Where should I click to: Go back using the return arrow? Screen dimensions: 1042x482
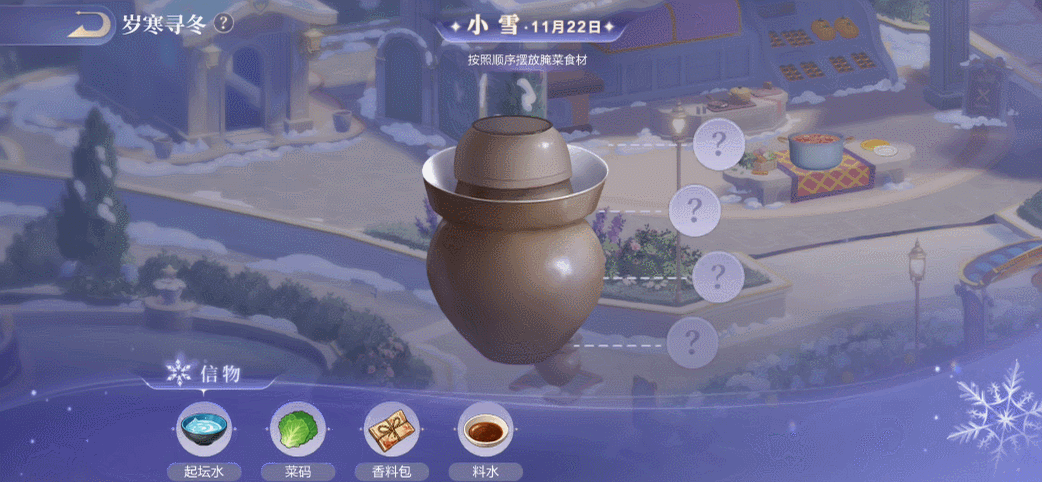click(88, 23)
